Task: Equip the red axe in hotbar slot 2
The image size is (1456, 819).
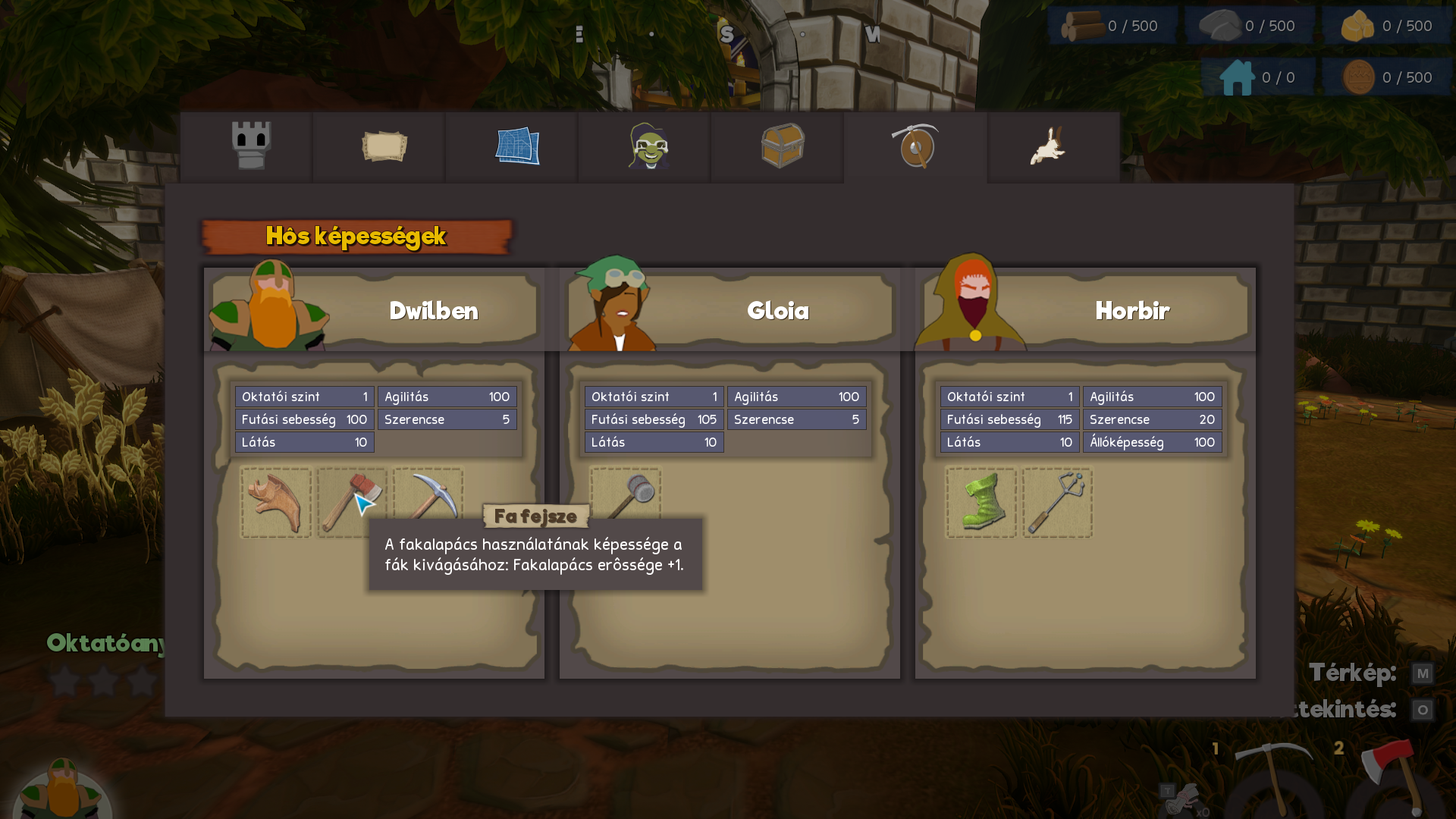Action: click(1394, 777)
